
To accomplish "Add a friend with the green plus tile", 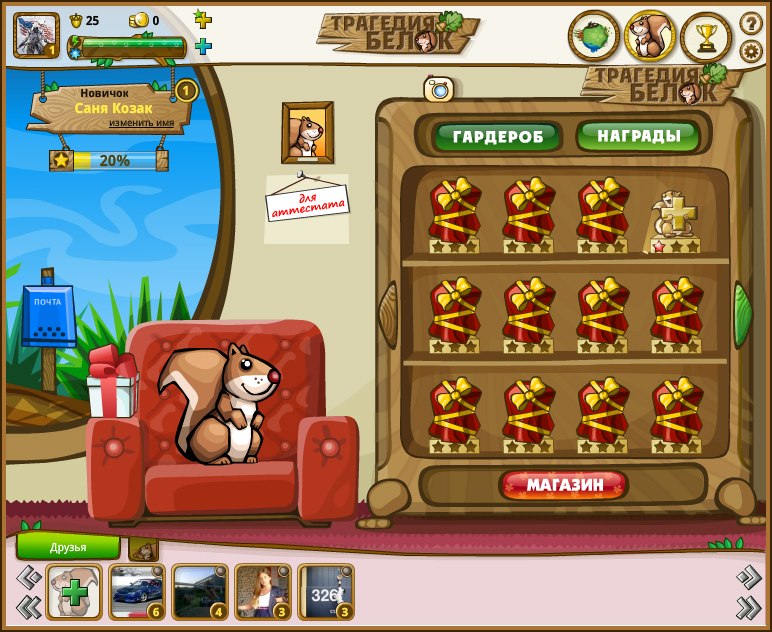I will pos(74,591).
